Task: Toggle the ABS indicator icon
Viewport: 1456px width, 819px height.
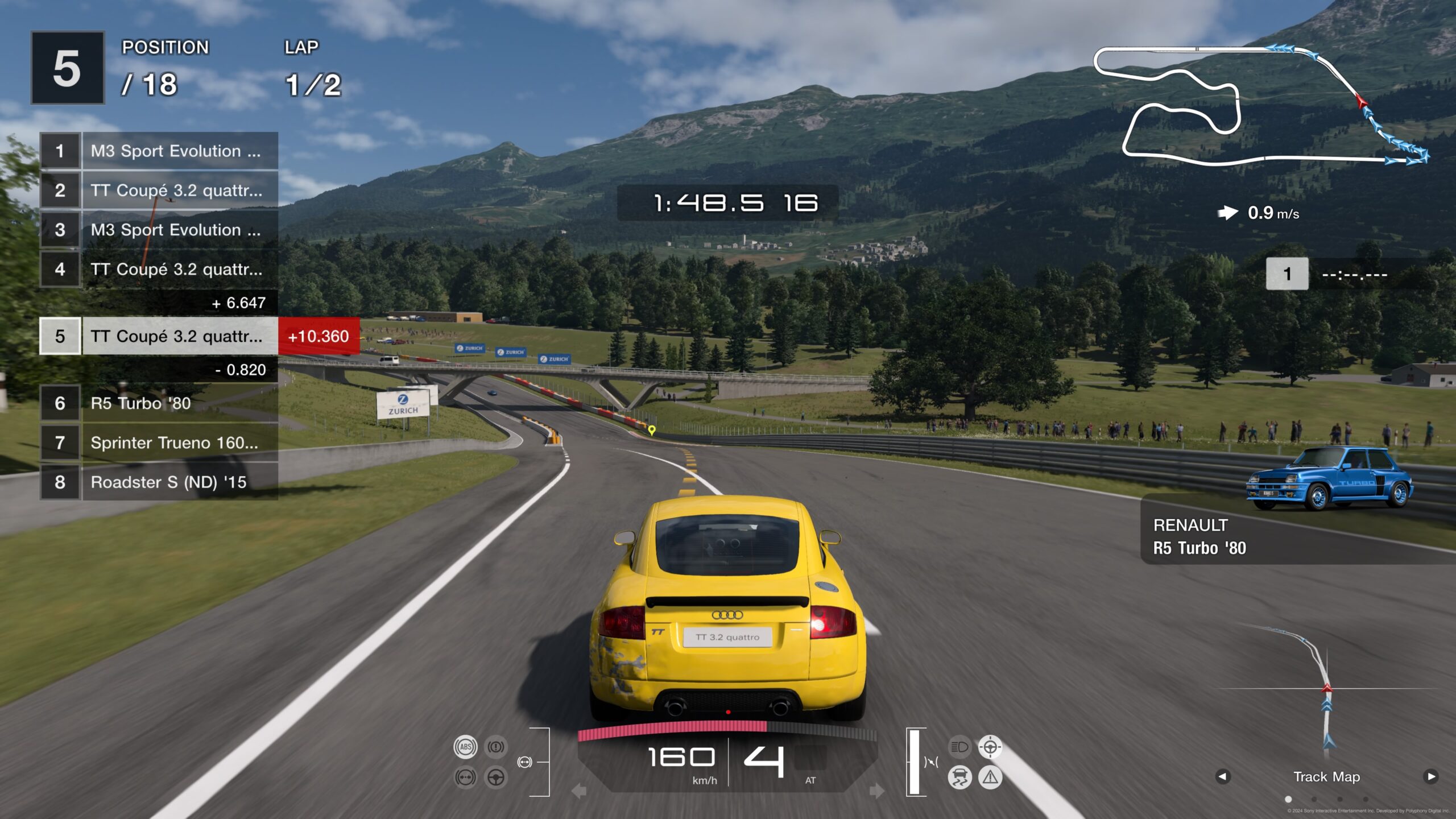Action: point(465,747)
